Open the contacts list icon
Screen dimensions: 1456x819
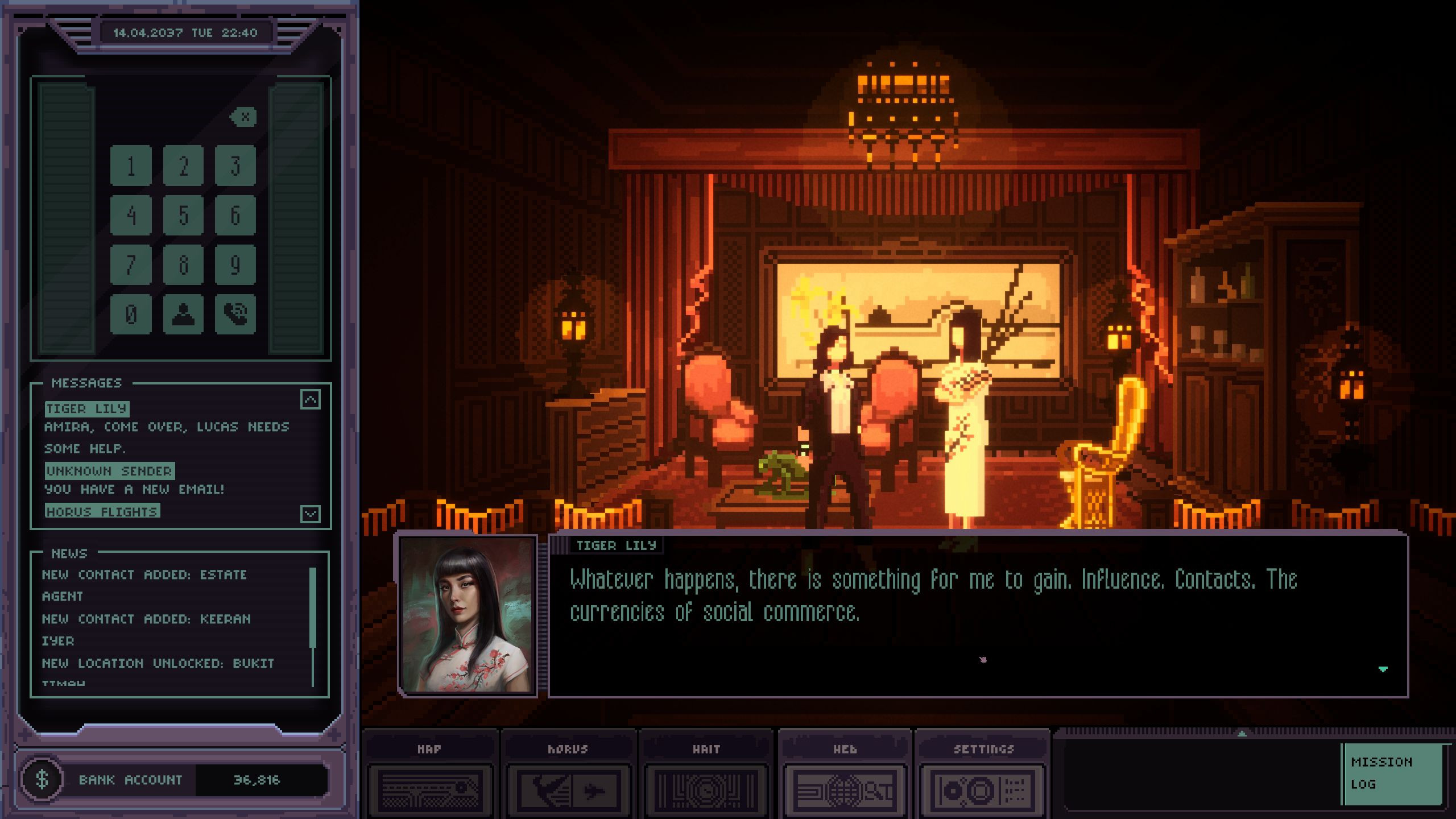click(183, 314)
